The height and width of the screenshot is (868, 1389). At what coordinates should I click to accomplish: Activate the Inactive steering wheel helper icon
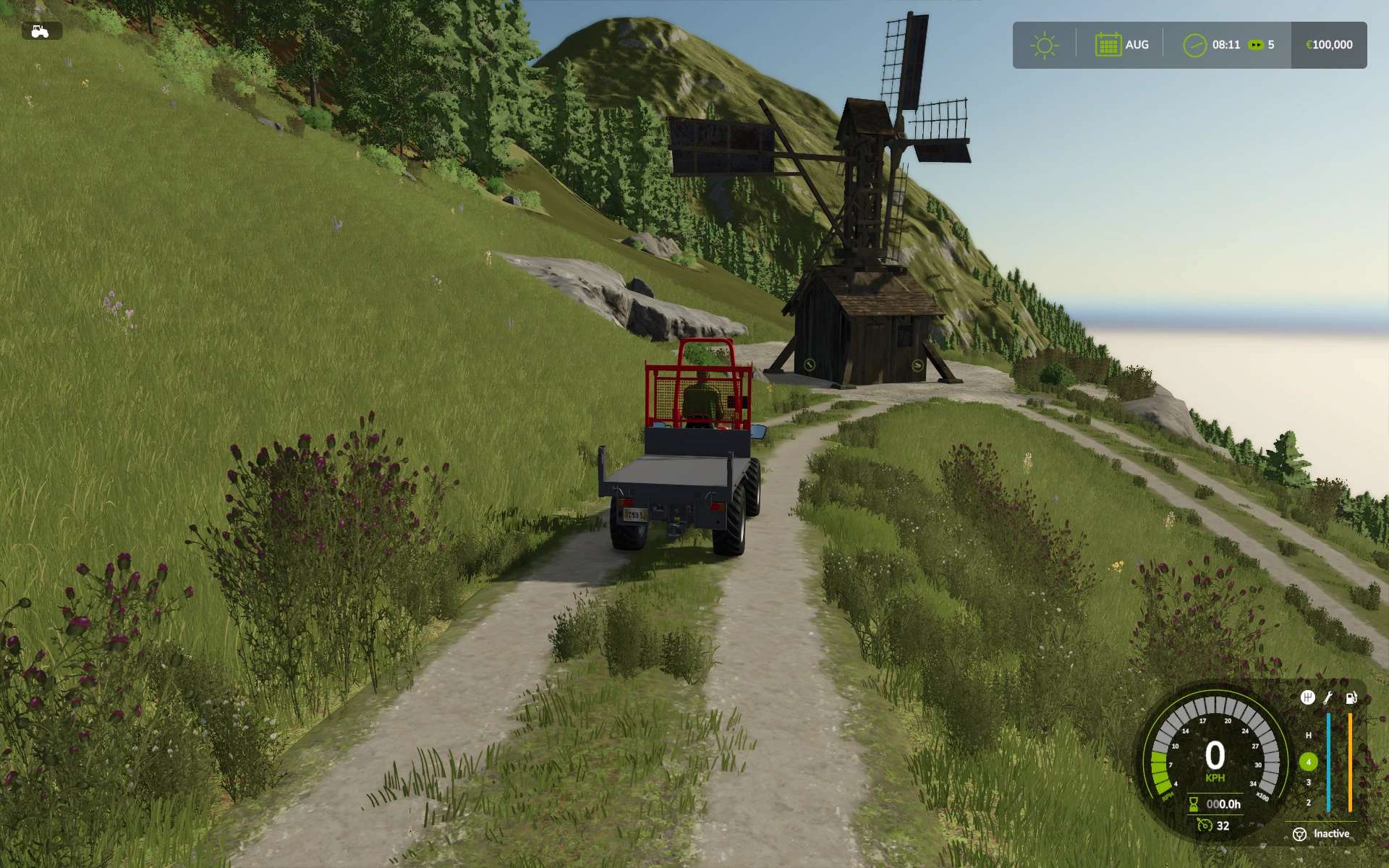pos(1299,834)
